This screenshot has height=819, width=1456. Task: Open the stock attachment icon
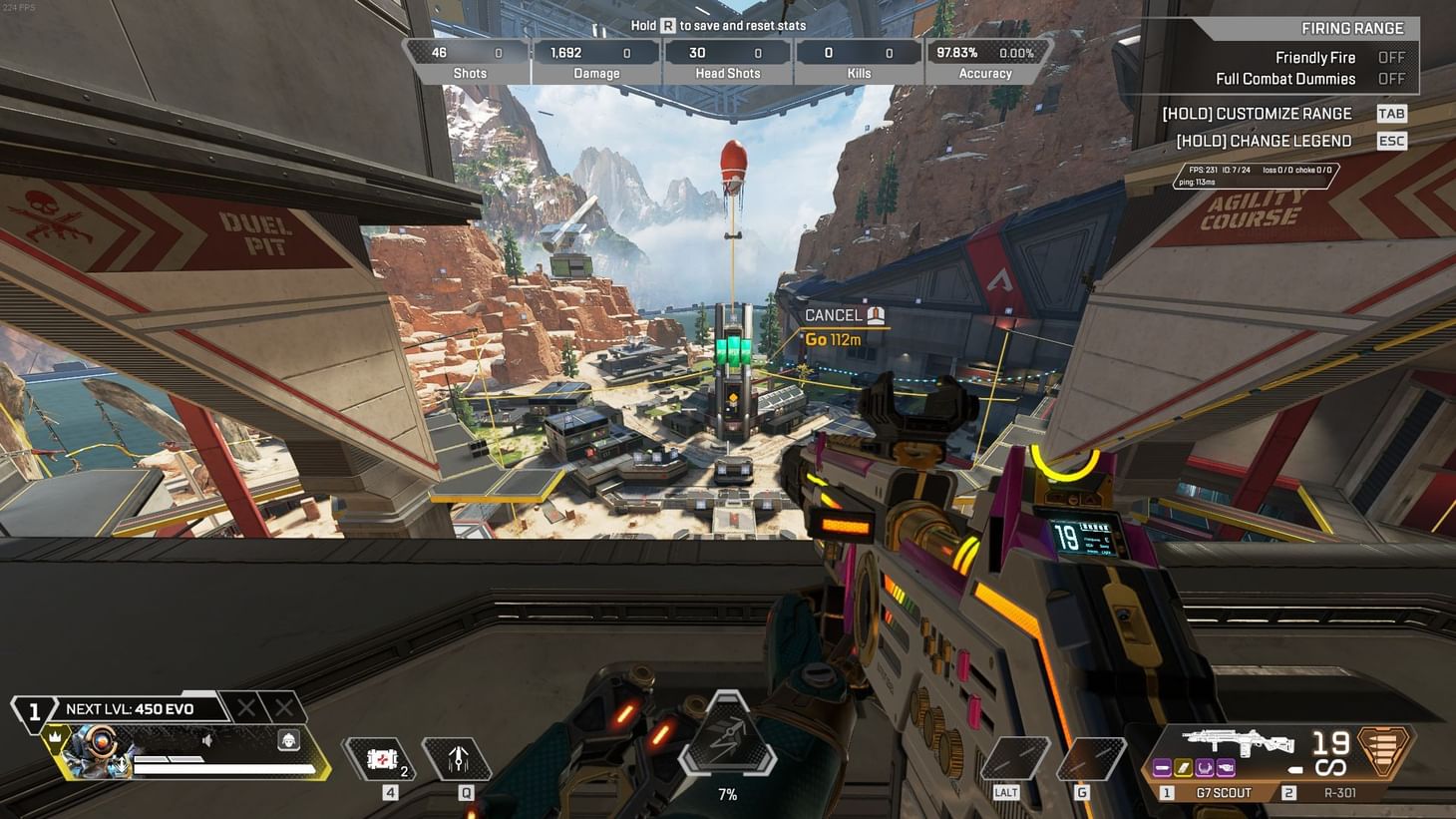pyautogui.click(x=1204, y=768)
